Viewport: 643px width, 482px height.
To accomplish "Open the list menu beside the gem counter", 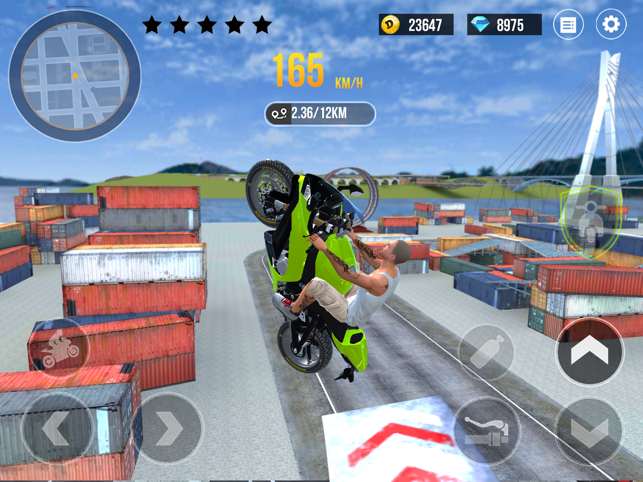I will pos(568,25).
